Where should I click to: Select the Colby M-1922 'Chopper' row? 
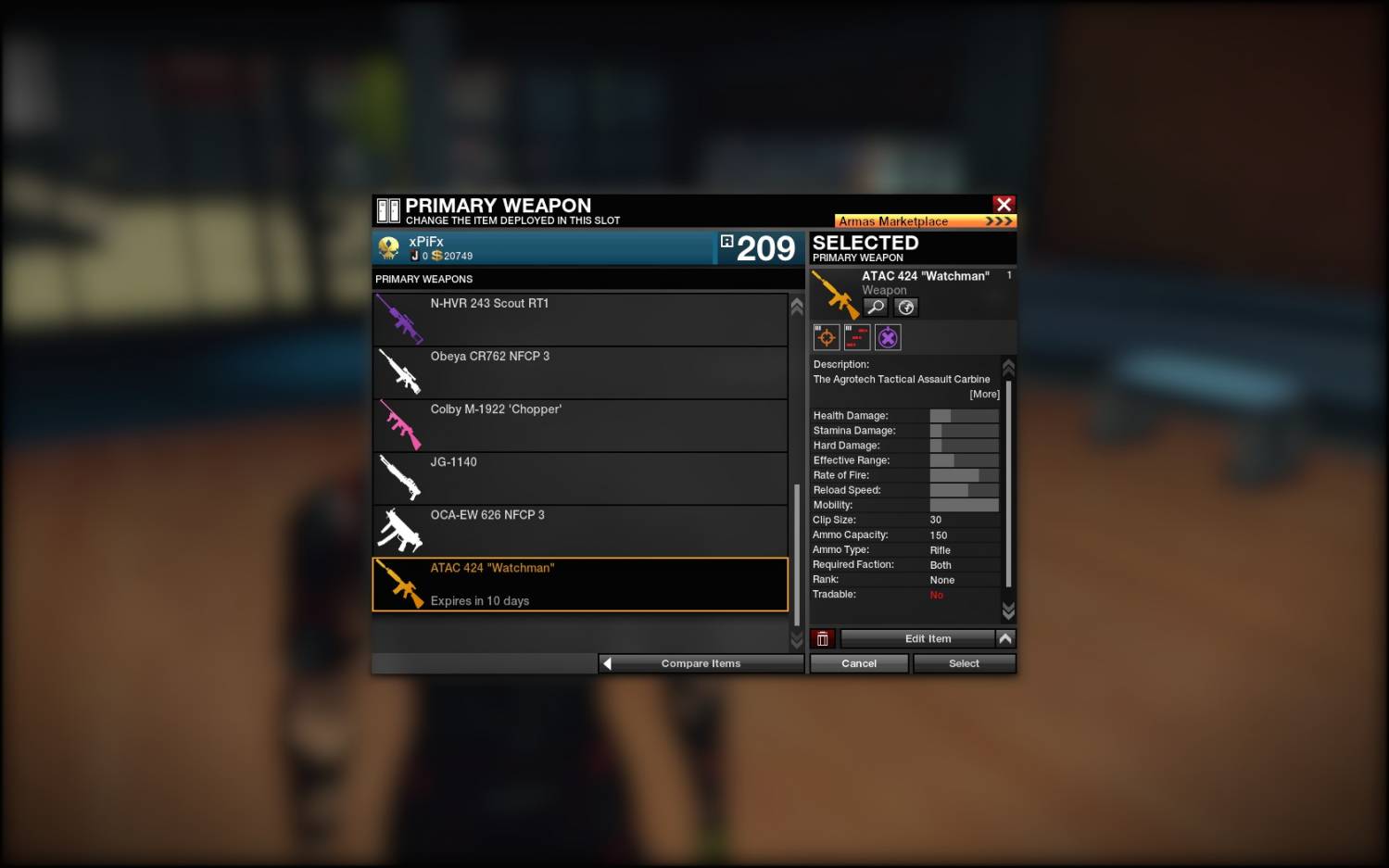(580, 425)
